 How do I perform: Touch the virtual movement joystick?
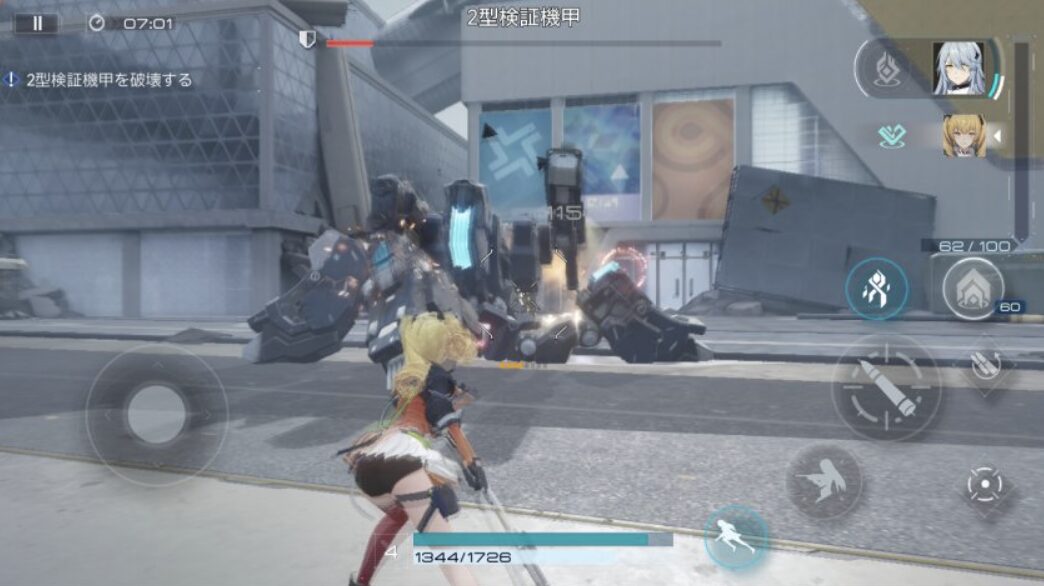pos(156,413)
